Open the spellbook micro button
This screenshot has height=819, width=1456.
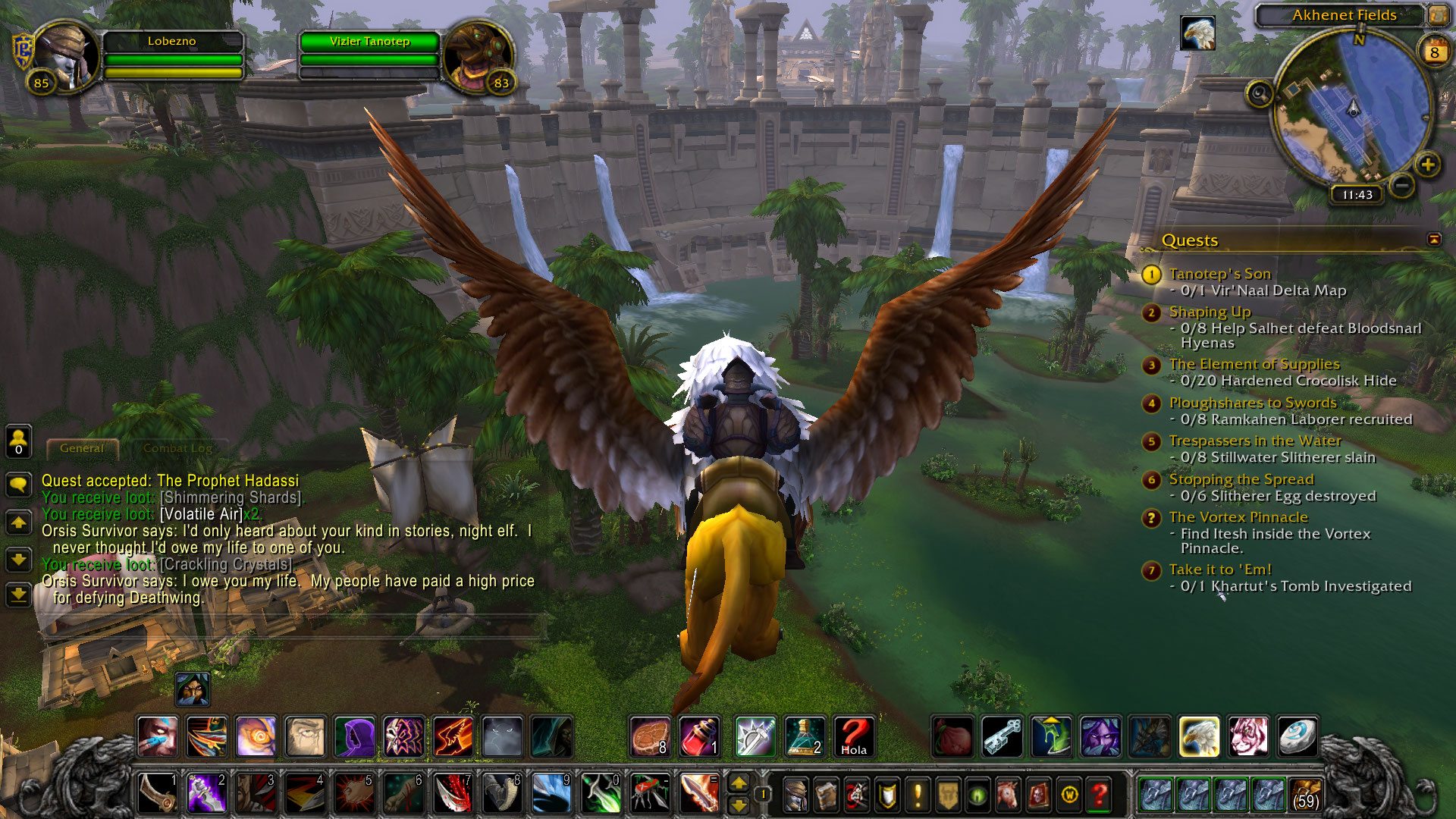(826, 795)
